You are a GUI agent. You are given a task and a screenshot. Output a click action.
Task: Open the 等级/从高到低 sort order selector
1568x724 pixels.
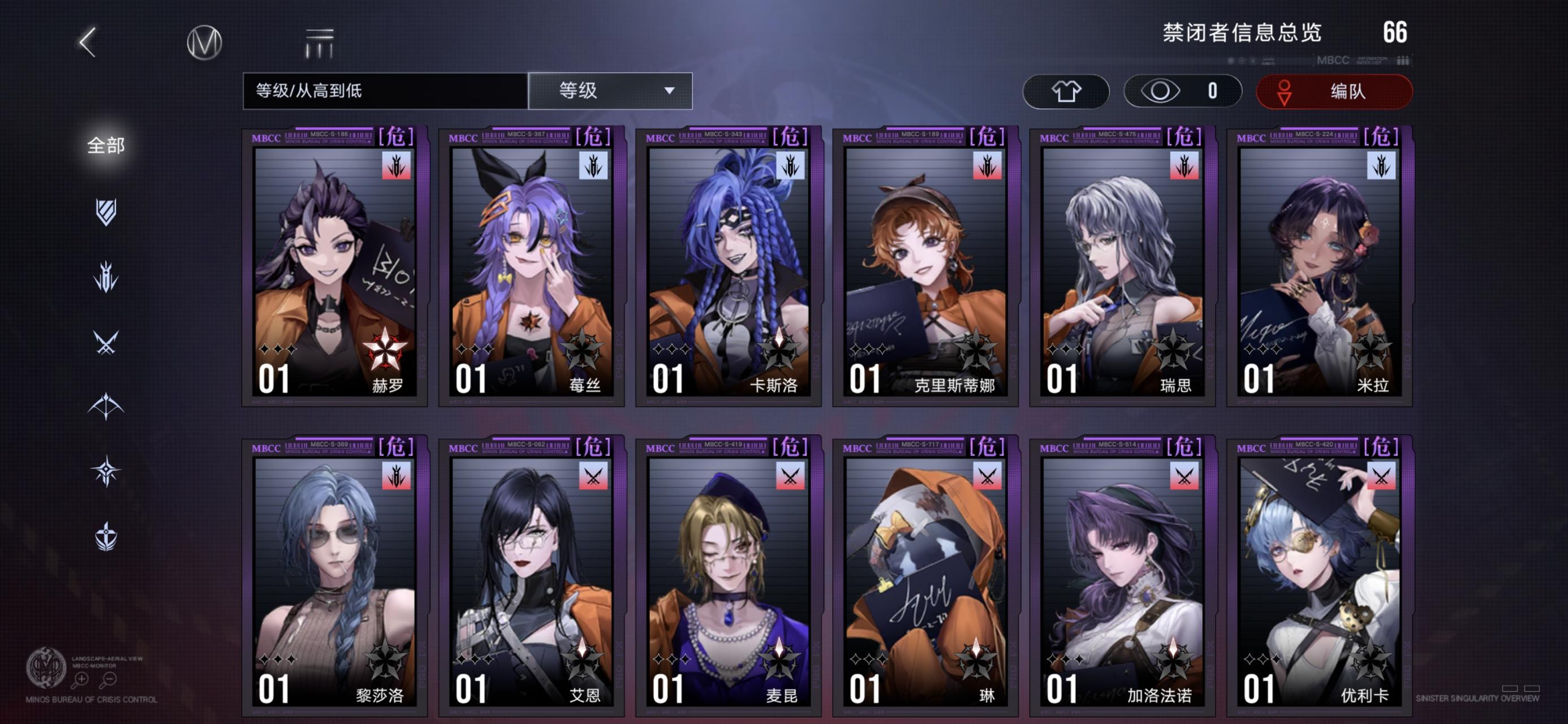[x=384, y=89]
